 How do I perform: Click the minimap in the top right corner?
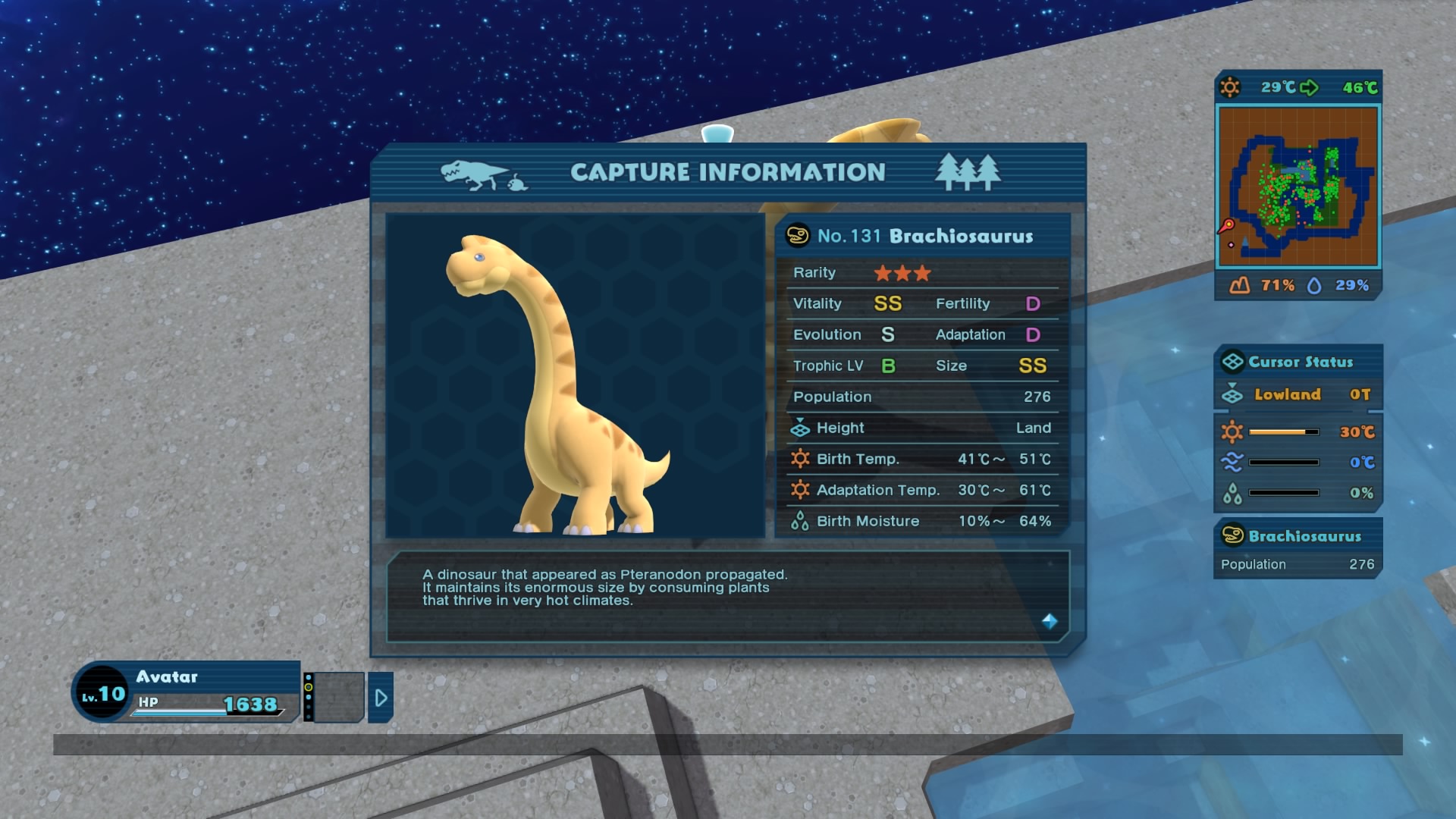tap(1299, 186)
